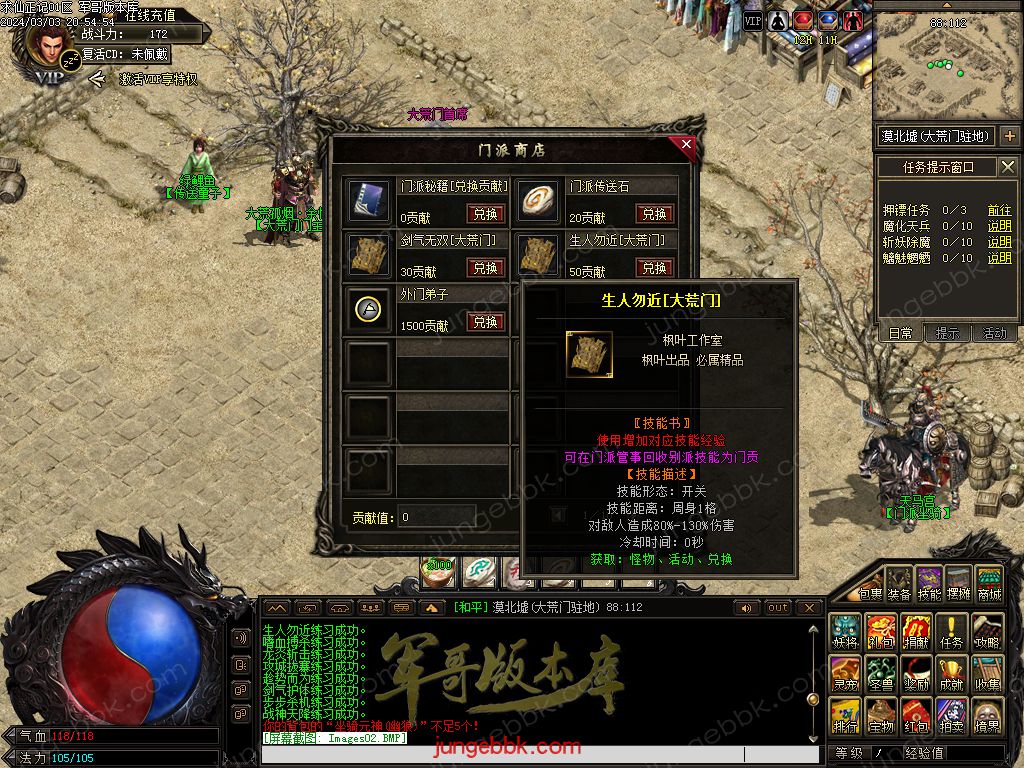Close the 门派商店 sect shop window
This screenshot has width=1024, height=768.
click(686, 145)
